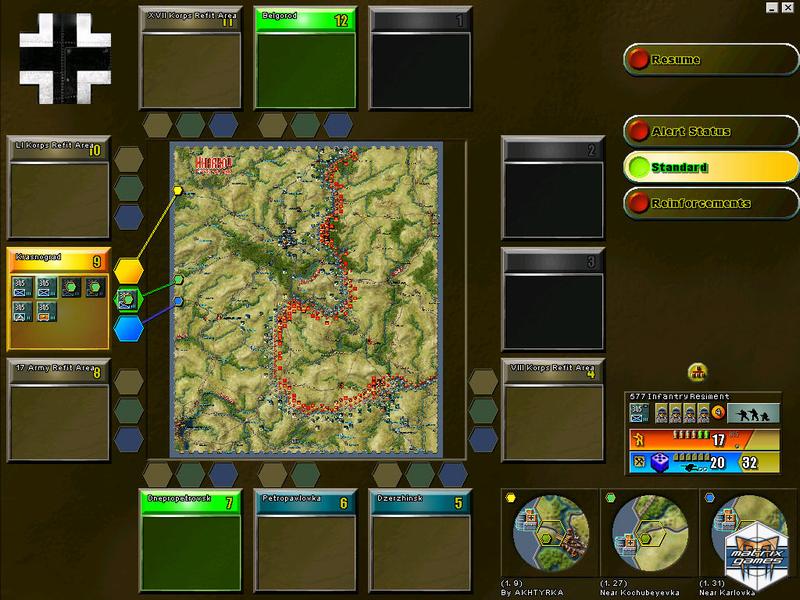Click the Krasnograd area header

[x=57, y=259]
